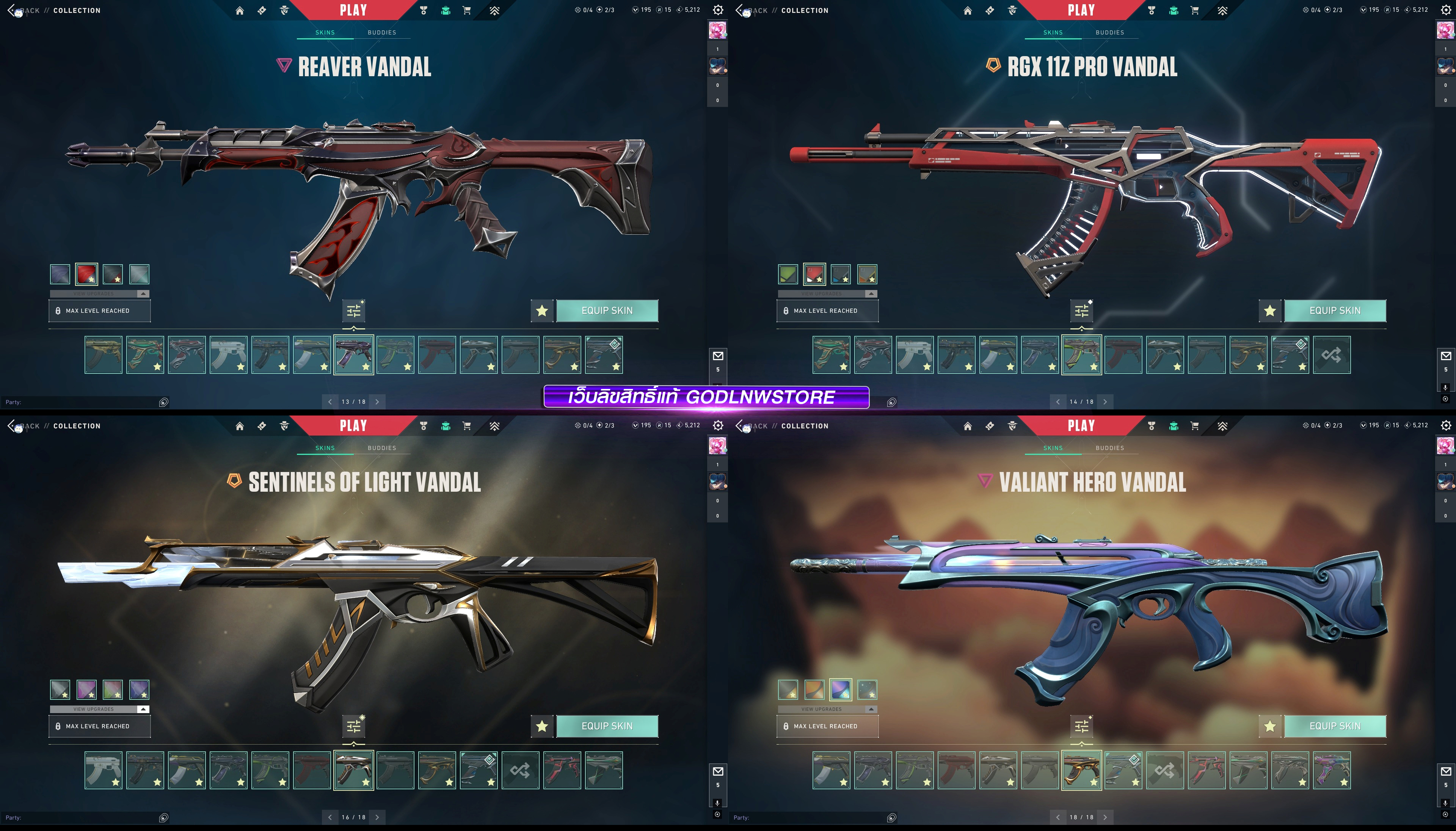Go to previous skin from page 18 / 18
This screenshot has height=831, width=1456.
tap(1057, 817)
